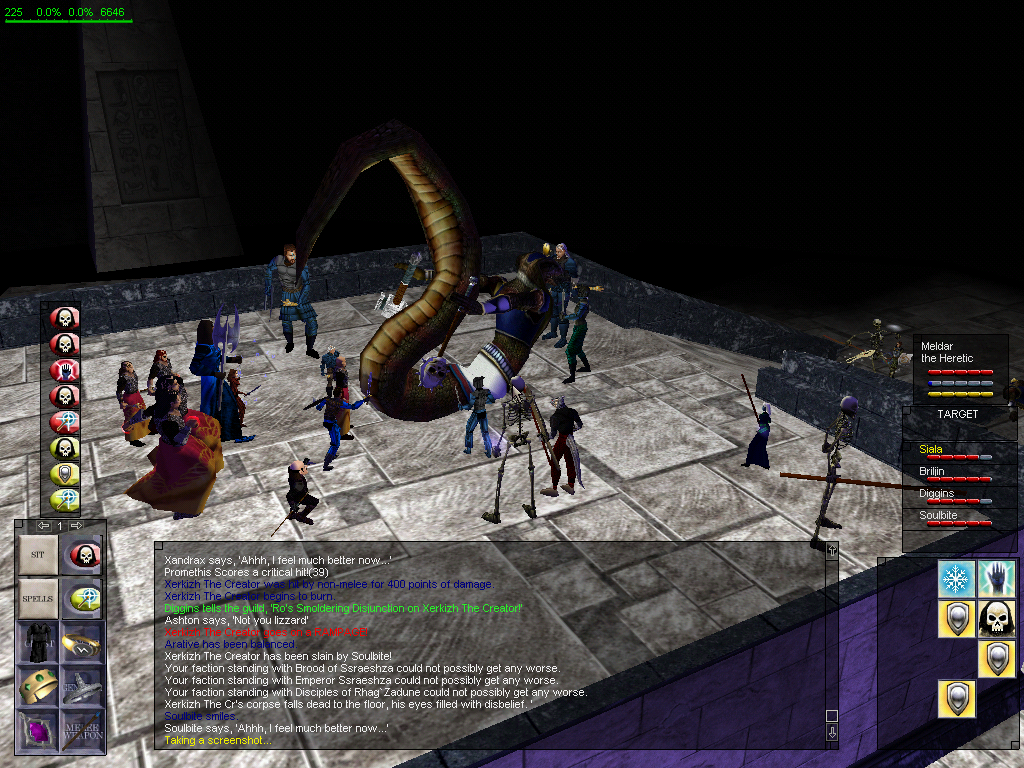The width and height of the screenshot is (1024, 768).
Task: Select the black robe hotbar slot
Action: [x=38, y=642]
